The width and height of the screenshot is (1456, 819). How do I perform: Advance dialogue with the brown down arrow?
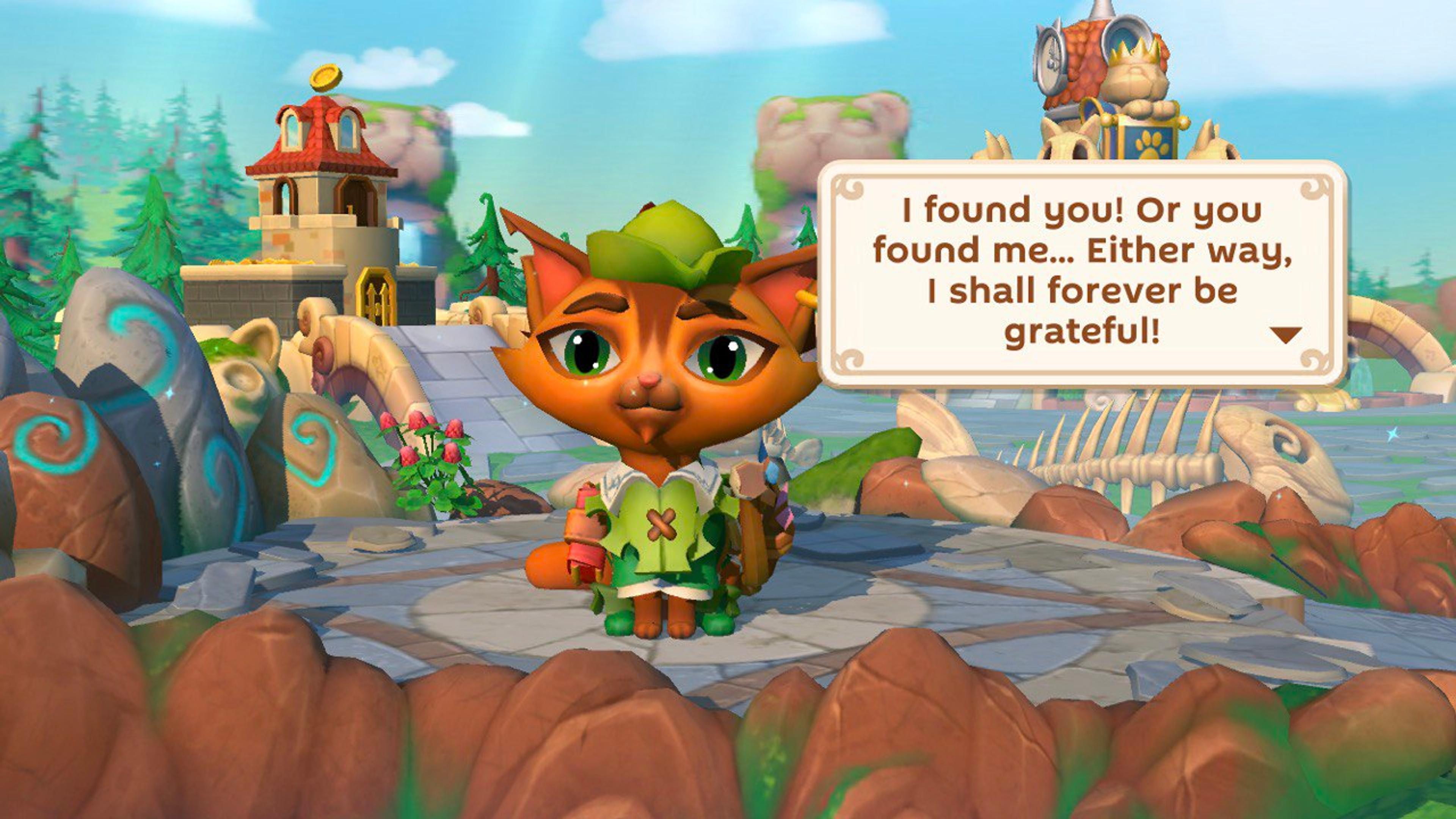point(1286,334)
